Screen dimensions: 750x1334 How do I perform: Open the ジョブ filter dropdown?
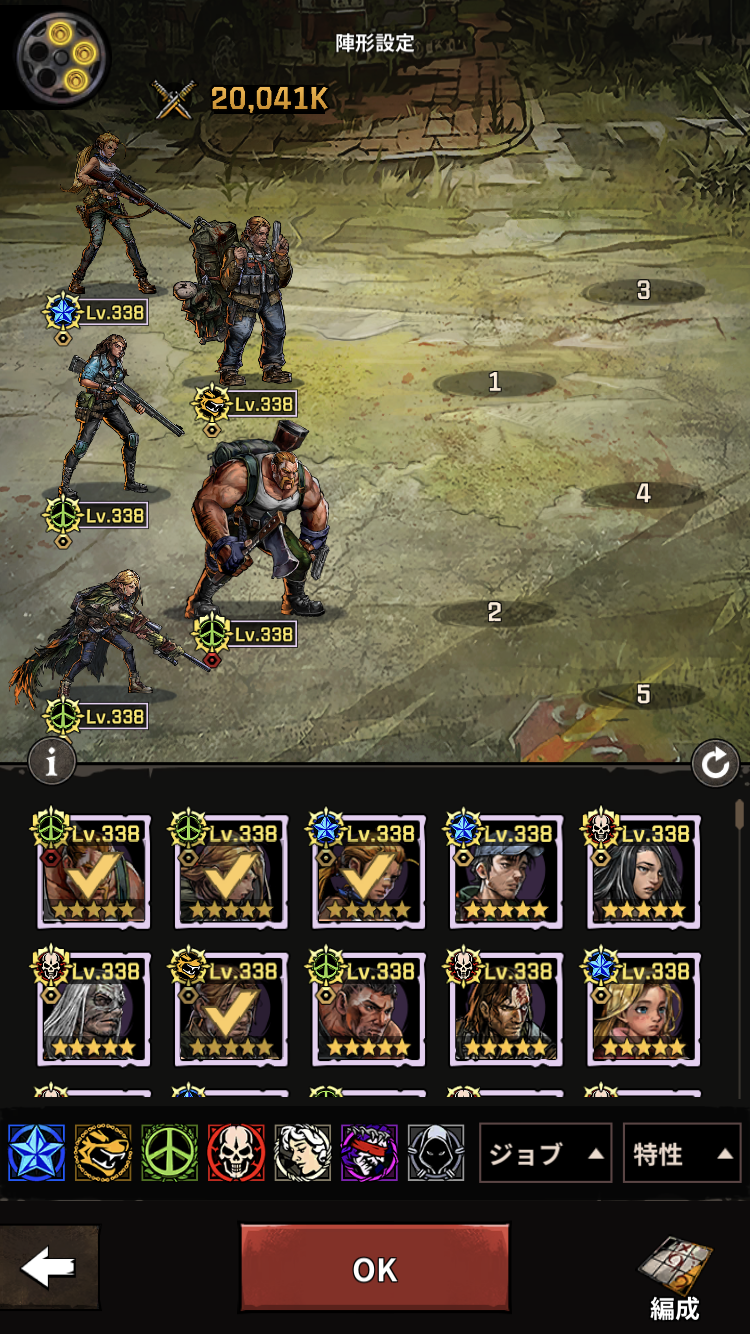pos(545,1154)
